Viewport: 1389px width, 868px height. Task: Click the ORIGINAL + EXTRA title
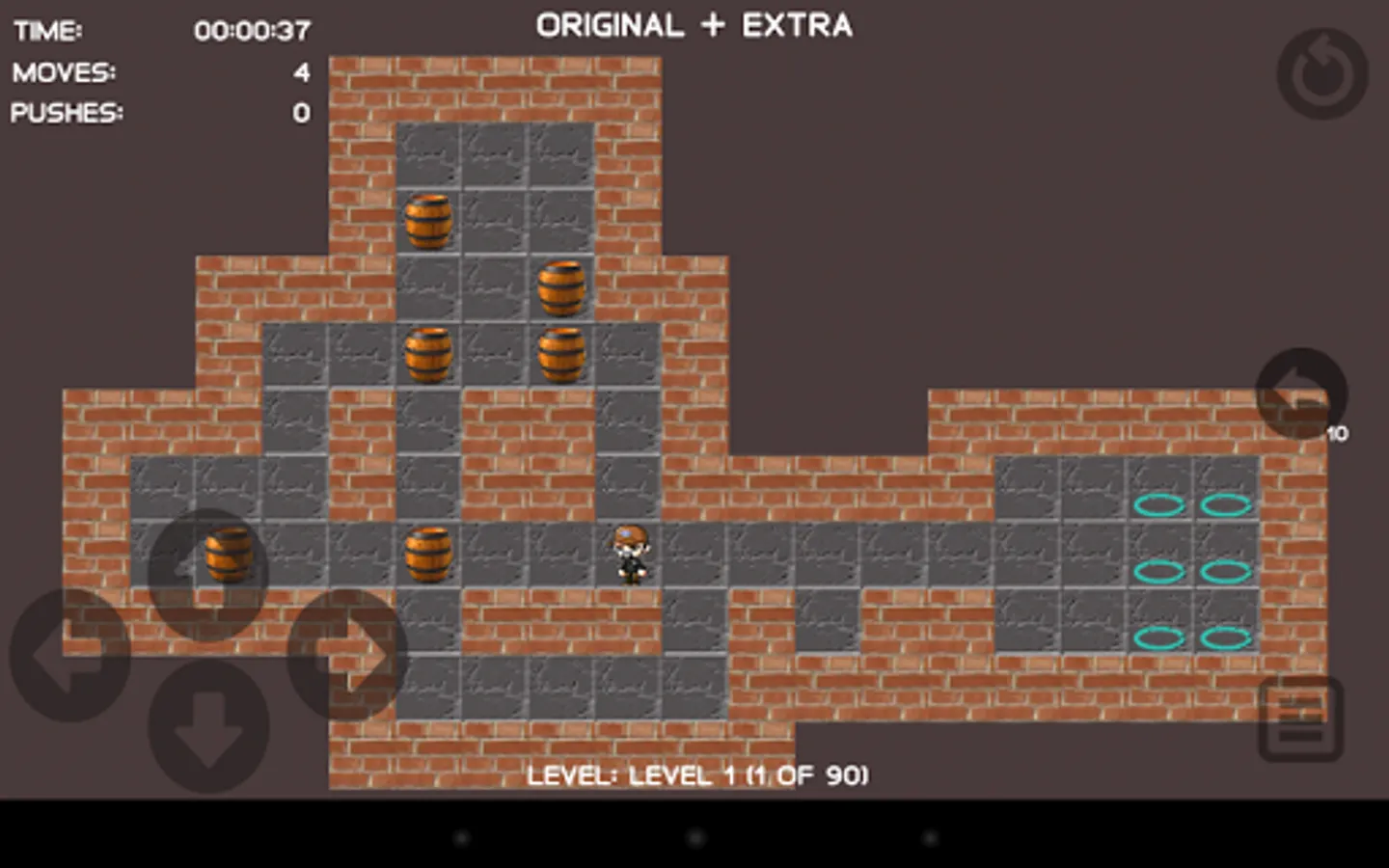(x=693, y=25)
